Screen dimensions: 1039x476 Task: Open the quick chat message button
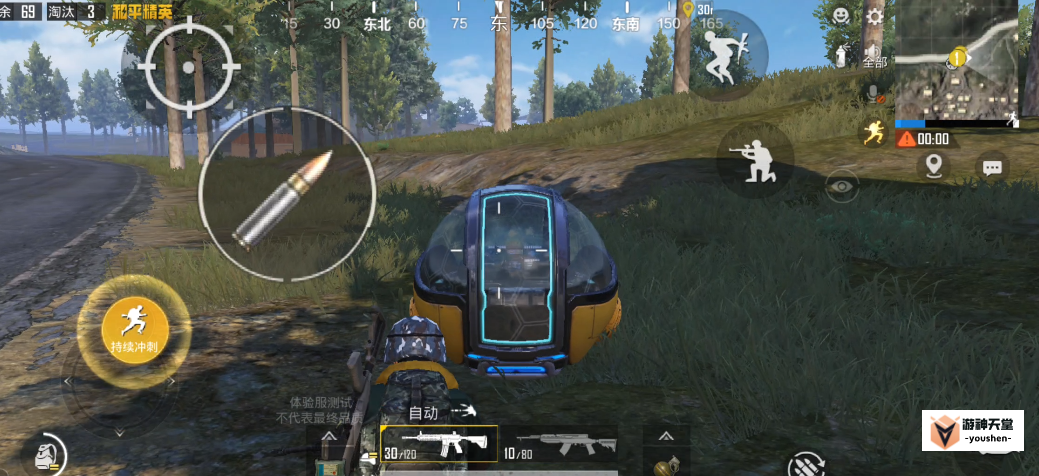[x=991, y=168]
